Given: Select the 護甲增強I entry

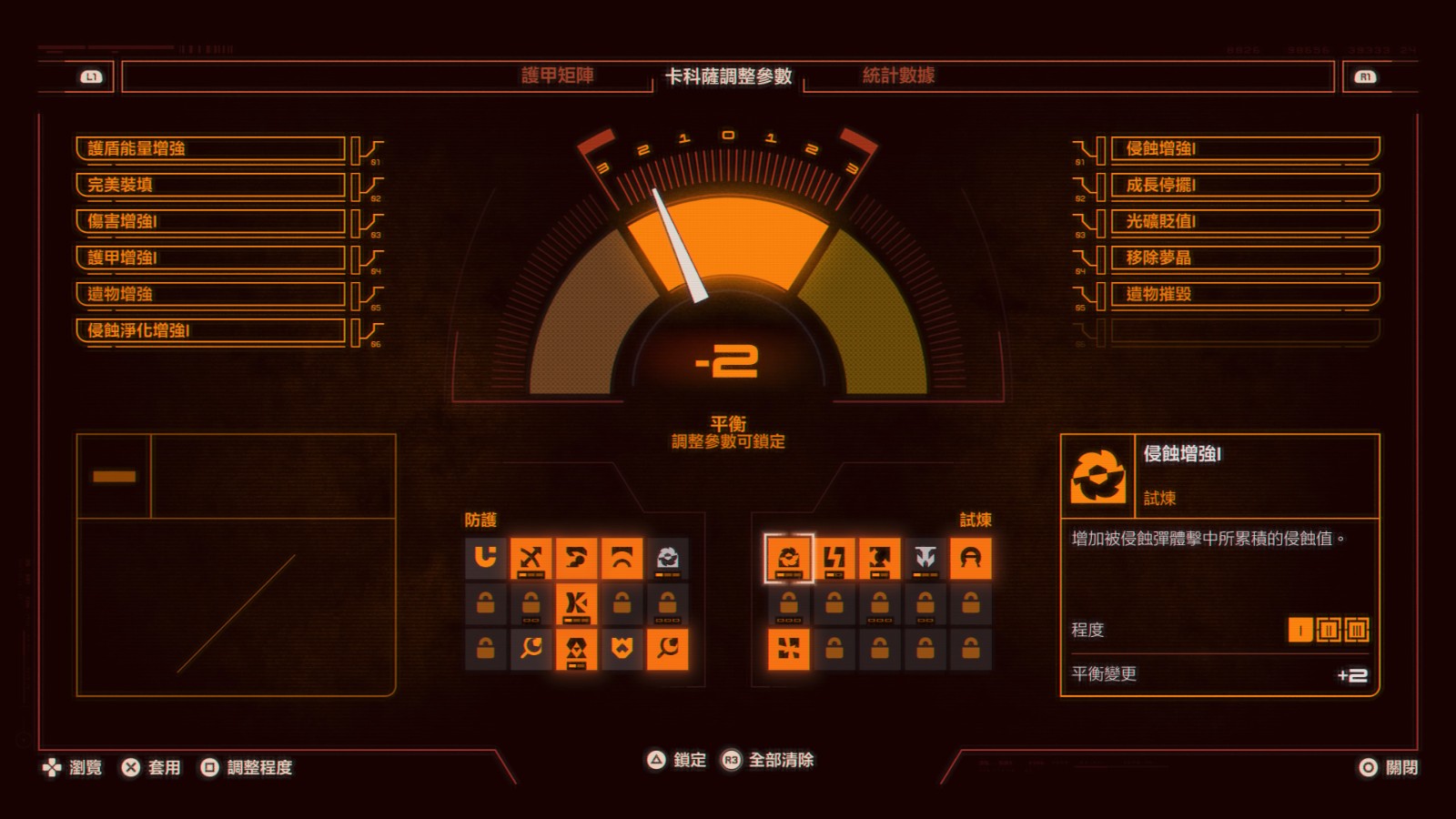Looking at the screenshot, I should [x=210, y=258].
